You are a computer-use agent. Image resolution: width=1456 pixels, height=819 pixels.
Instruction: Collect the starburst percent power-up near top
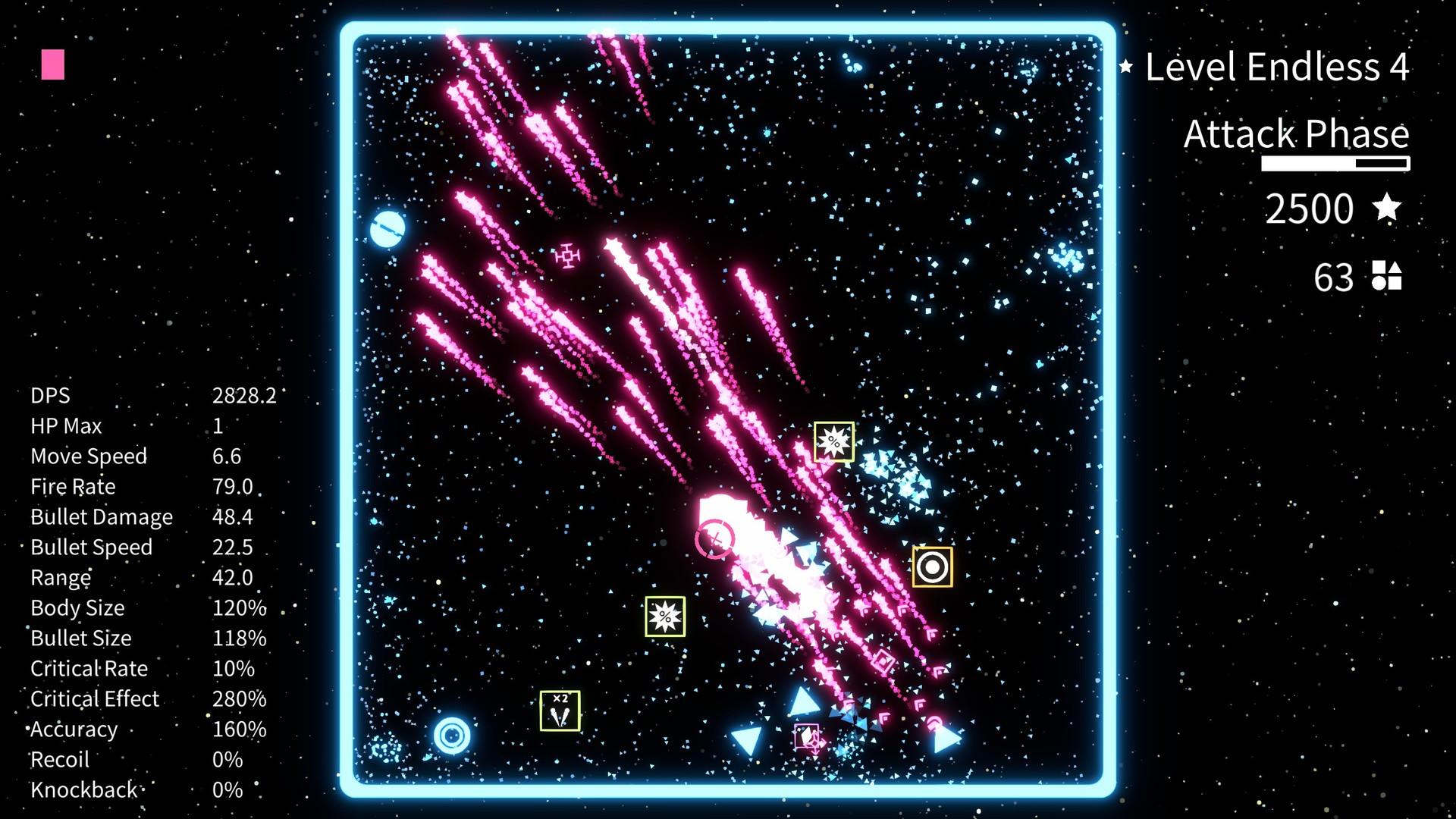coord(832,441)
